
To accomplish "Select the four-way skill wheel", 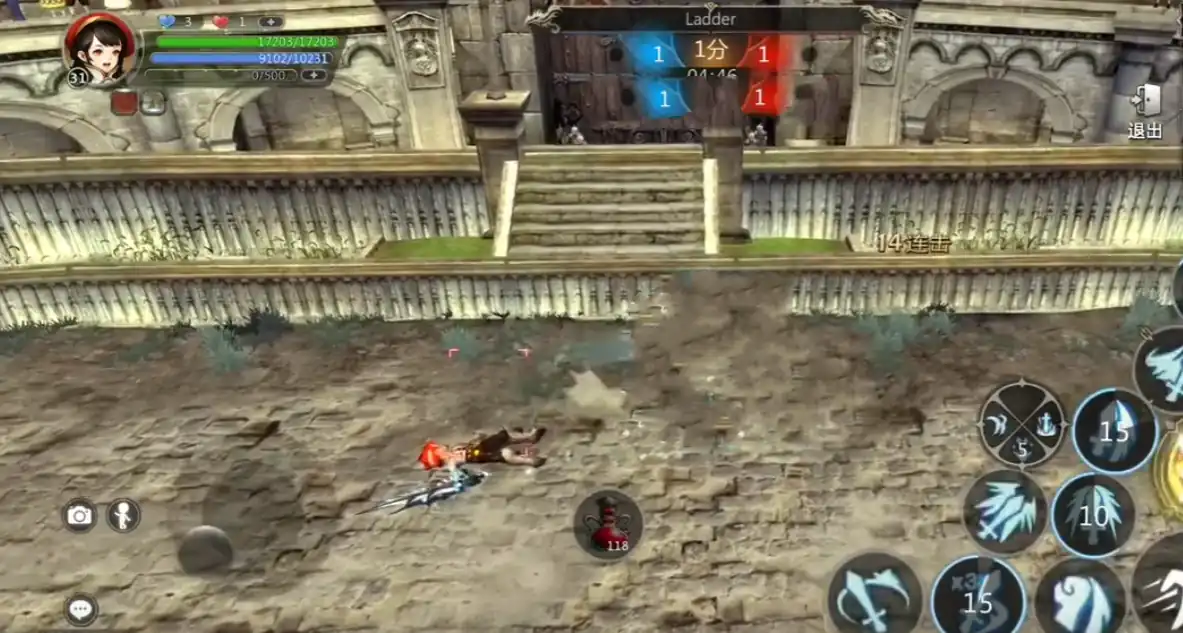I will coord(1021,424).
